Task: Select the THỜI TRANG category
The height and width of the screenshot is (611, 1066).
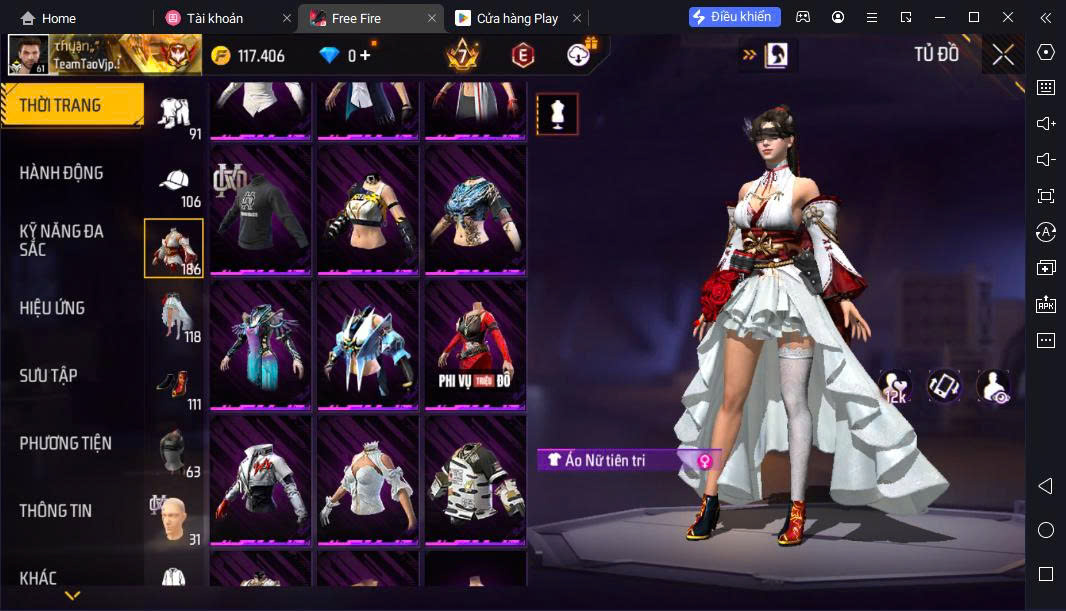Action: (x=70, y=105)
